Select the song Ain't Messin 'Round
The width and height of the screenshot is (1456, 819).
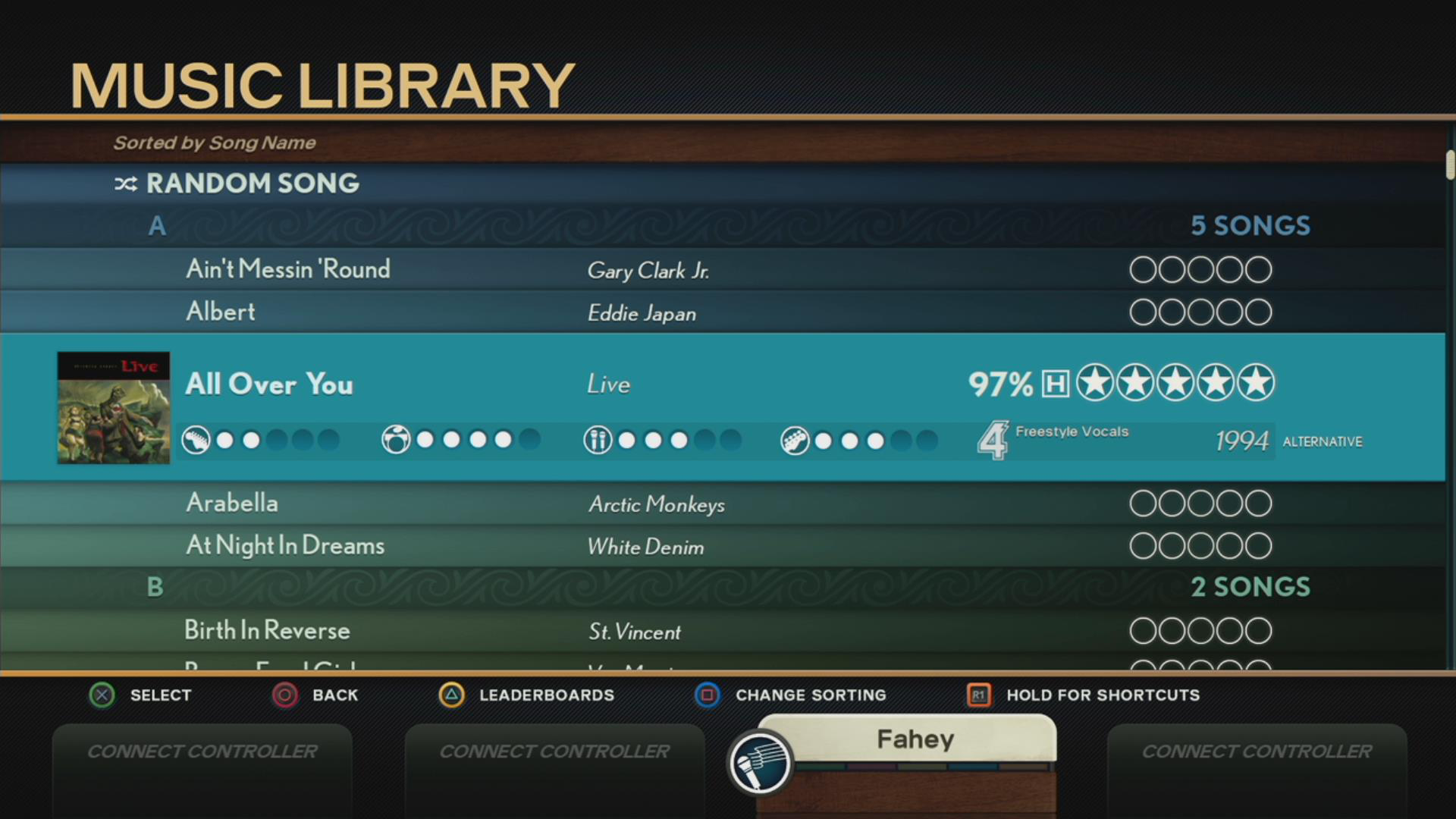coord(288,269)
